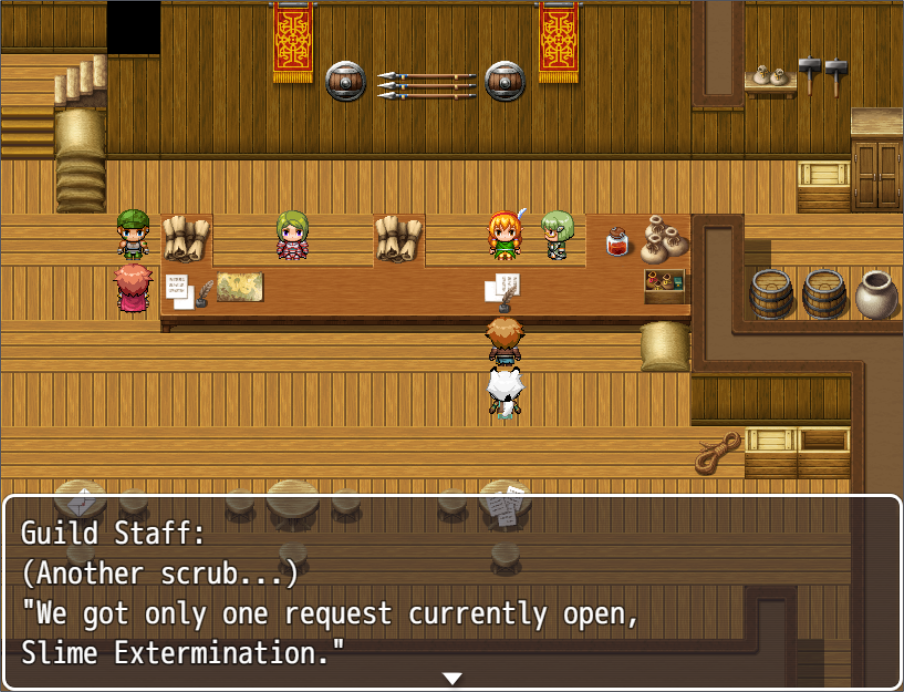Advance dialogue with the white down arrow
The height and width of the screenshot is (692, 904).
point(452,679)
